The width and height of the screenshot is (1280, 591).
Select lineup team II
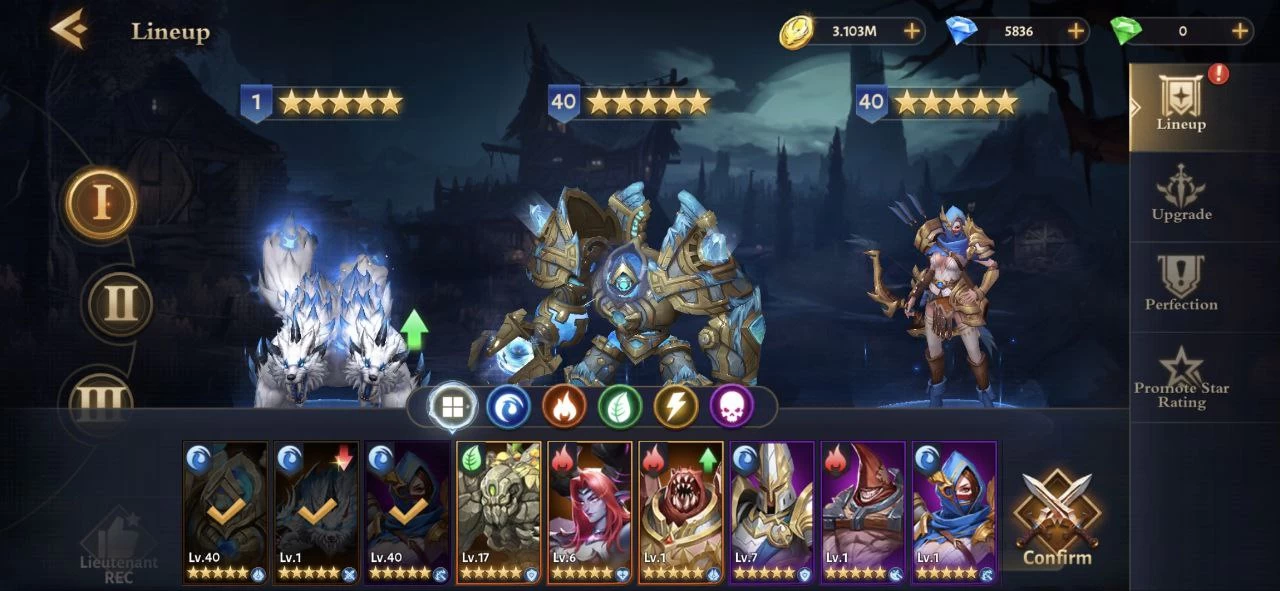[x=120, y=303]
